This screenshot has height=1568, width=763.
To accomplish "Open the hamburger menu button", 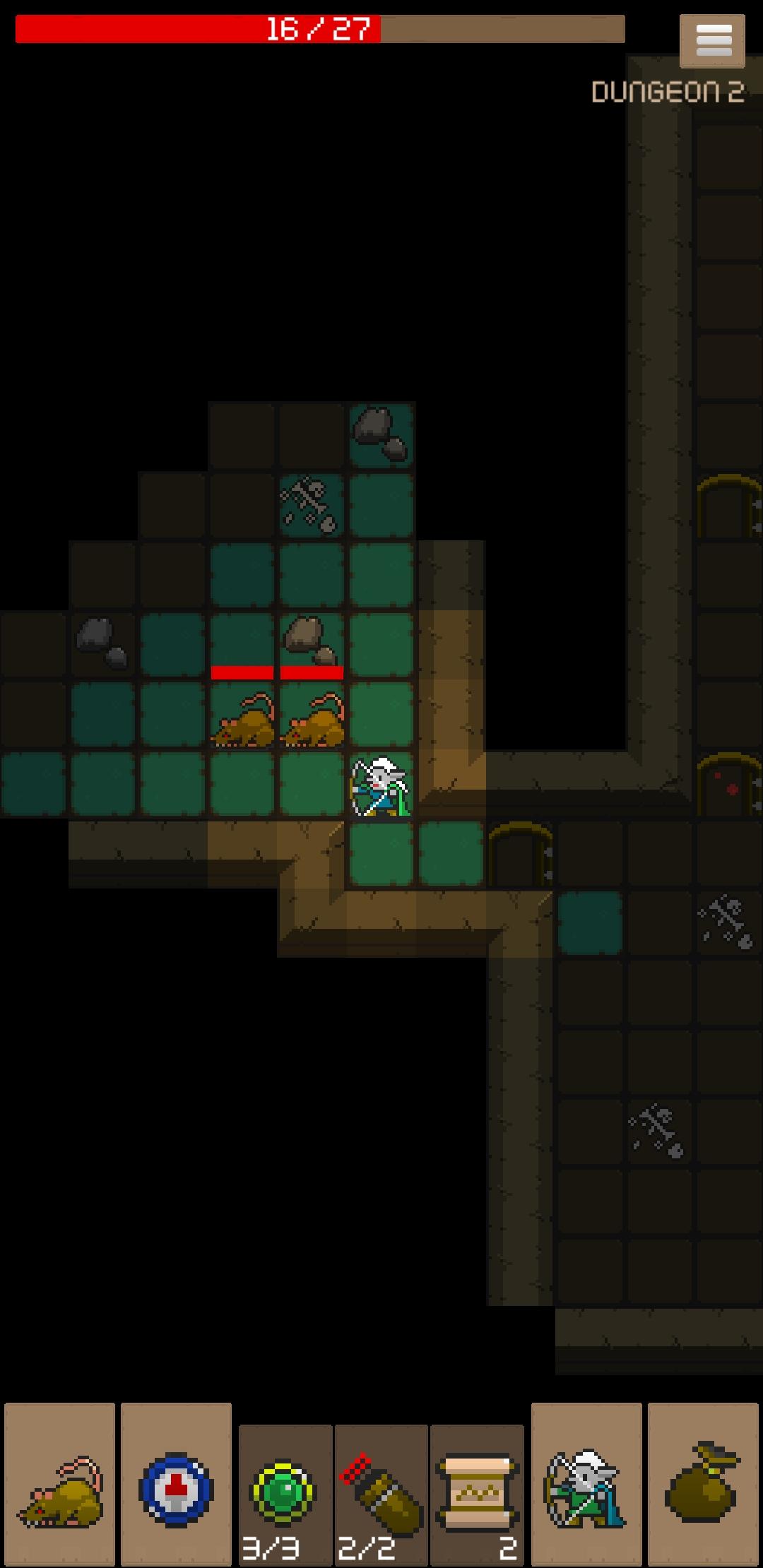I will [712, 41].
